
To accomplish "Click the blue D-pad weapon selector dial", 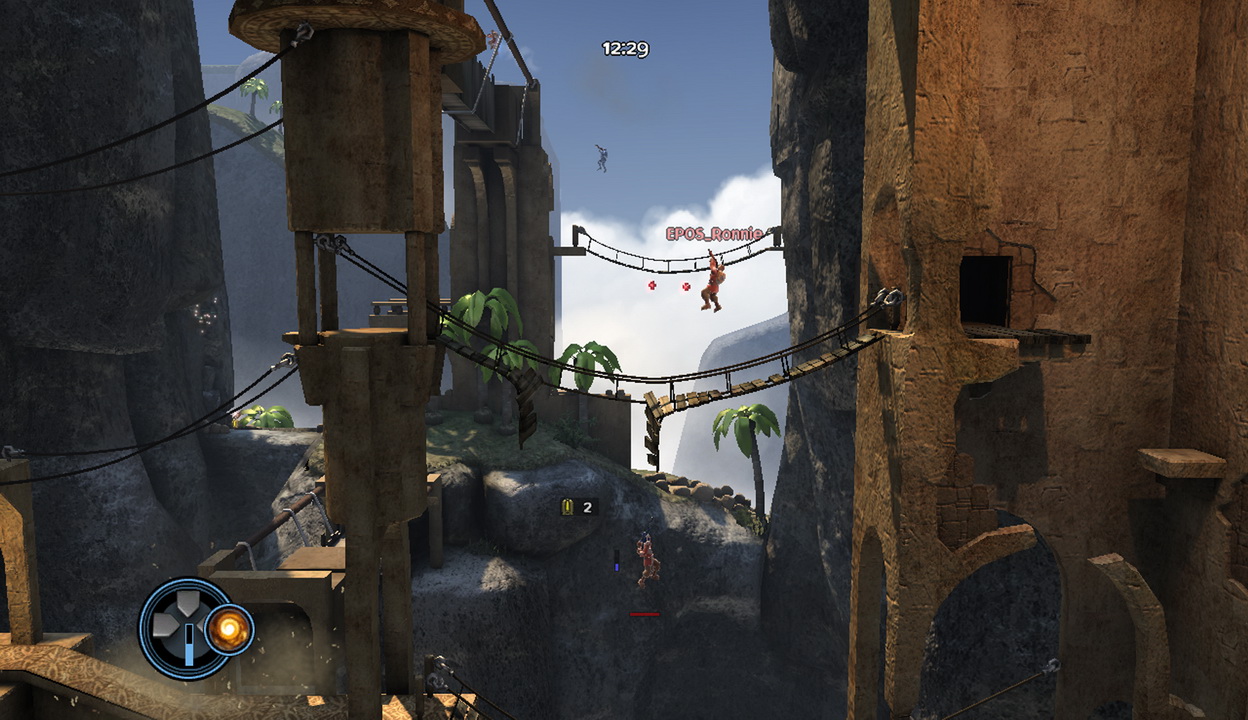I will tap(184, 628).
